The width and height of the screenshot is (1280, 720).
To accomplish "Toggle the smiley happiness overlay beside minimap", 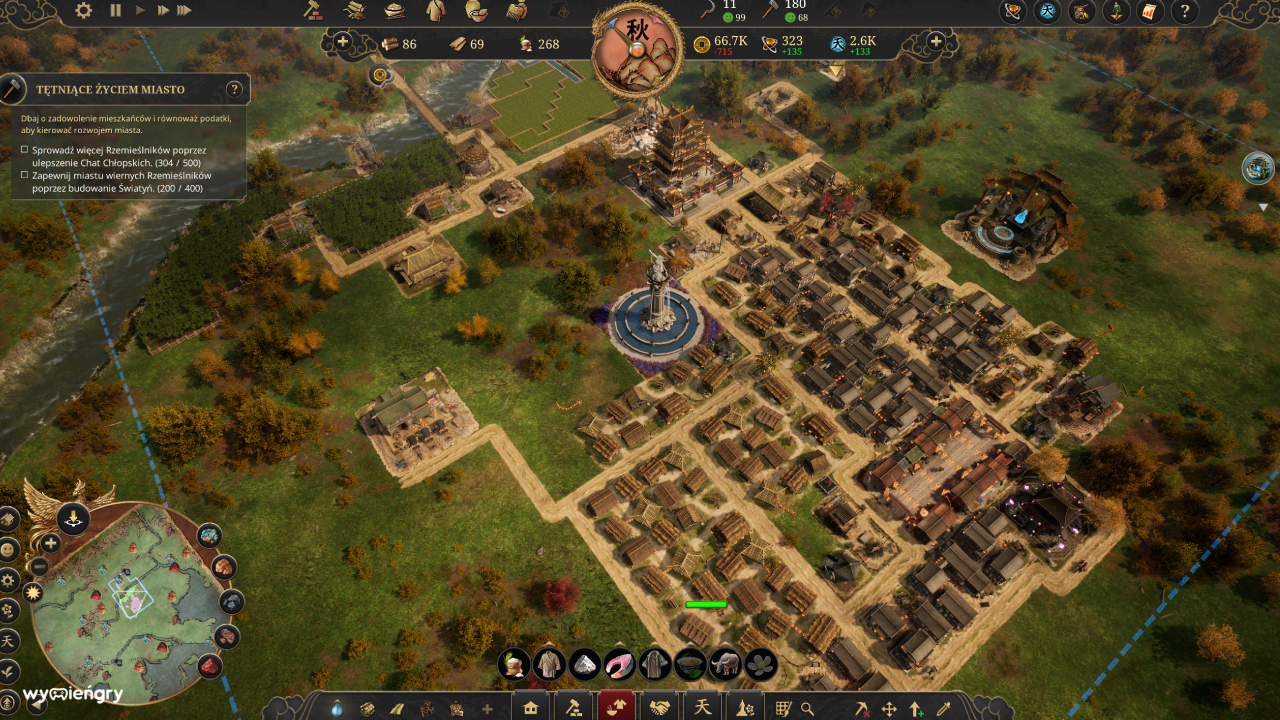I will (x=8, y=551).
